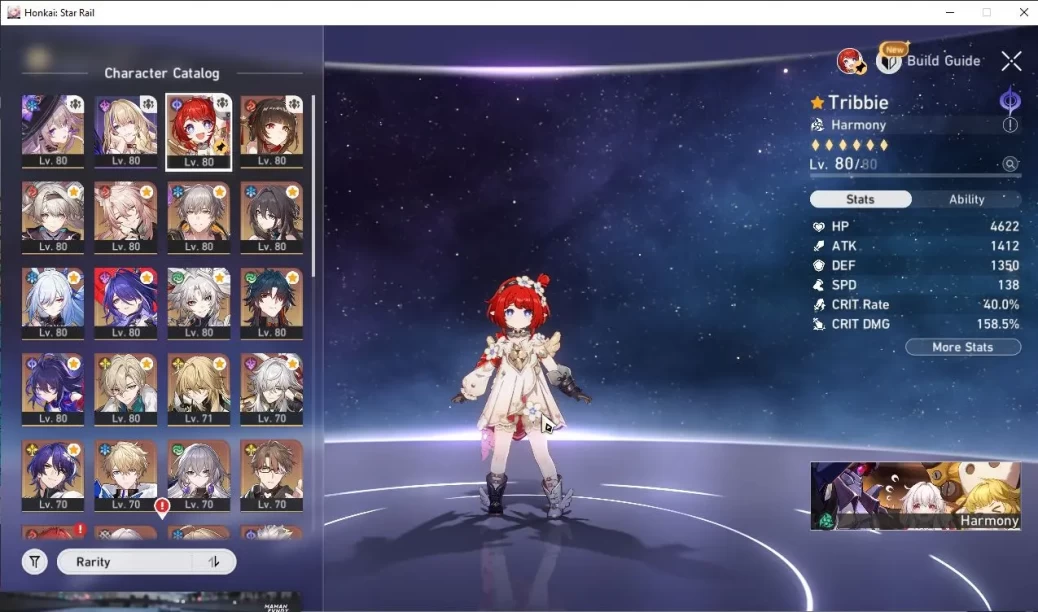Close the character catalog screen
Viewport: 1038px width, 612px height.
click(1011, 61)
